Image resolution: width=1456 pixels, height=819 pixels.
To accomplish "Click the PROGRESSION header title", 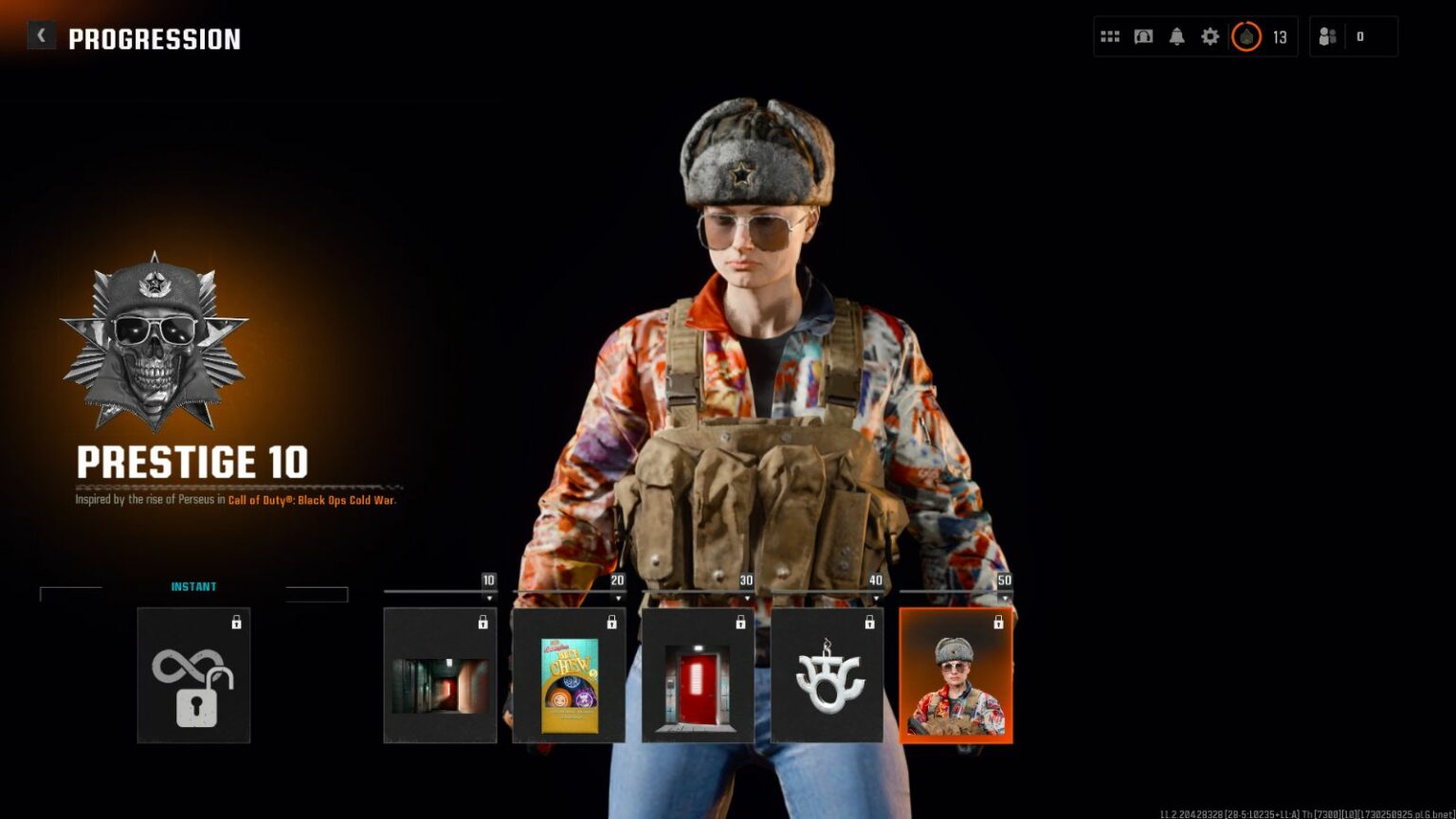I will pyautogui.click(x=154, y=39).
